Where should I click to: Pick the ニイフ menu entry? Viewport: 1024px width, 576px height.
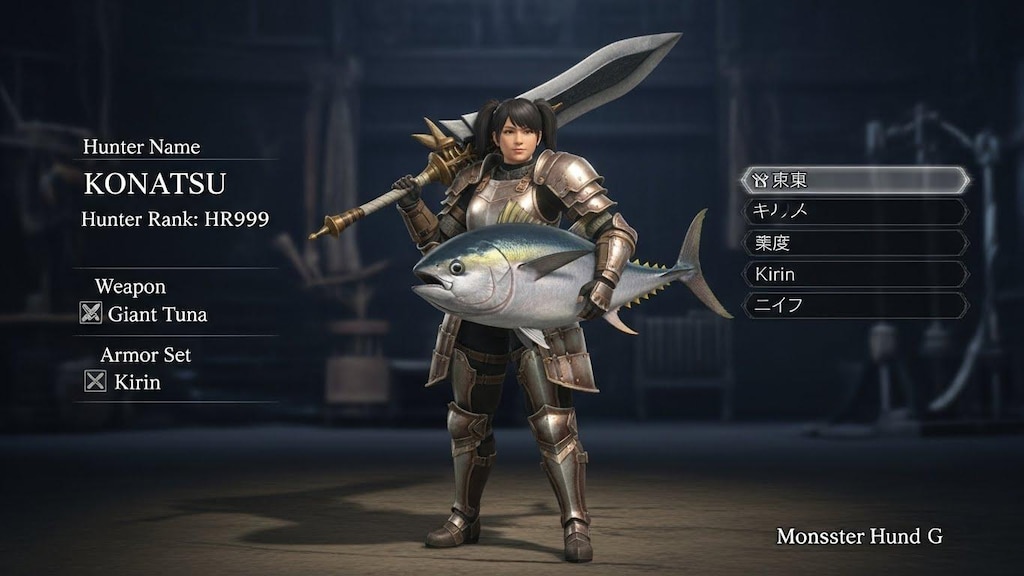855,305
